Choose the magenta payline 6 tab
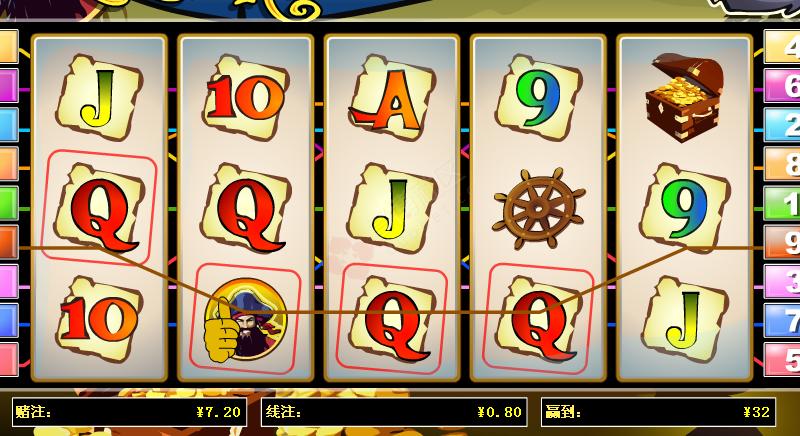 783,85
